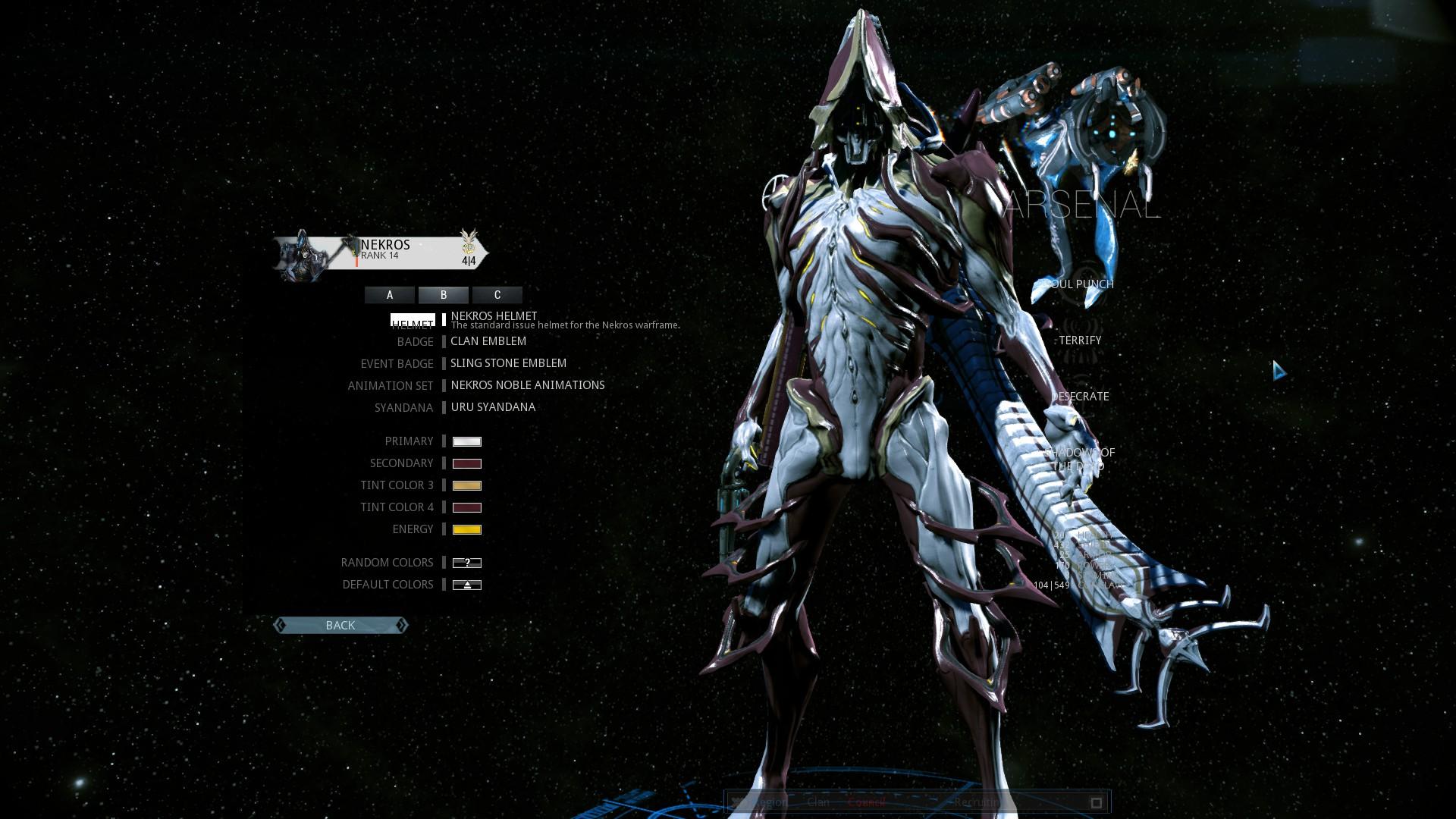
Task: Change the Clan Emblem badge
Action: point(488,341)
